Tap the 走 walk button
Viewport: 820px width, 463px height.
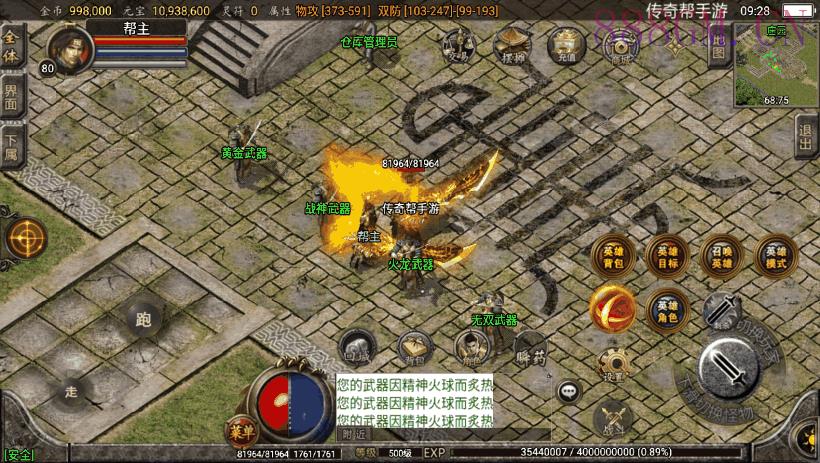point(72,391)
